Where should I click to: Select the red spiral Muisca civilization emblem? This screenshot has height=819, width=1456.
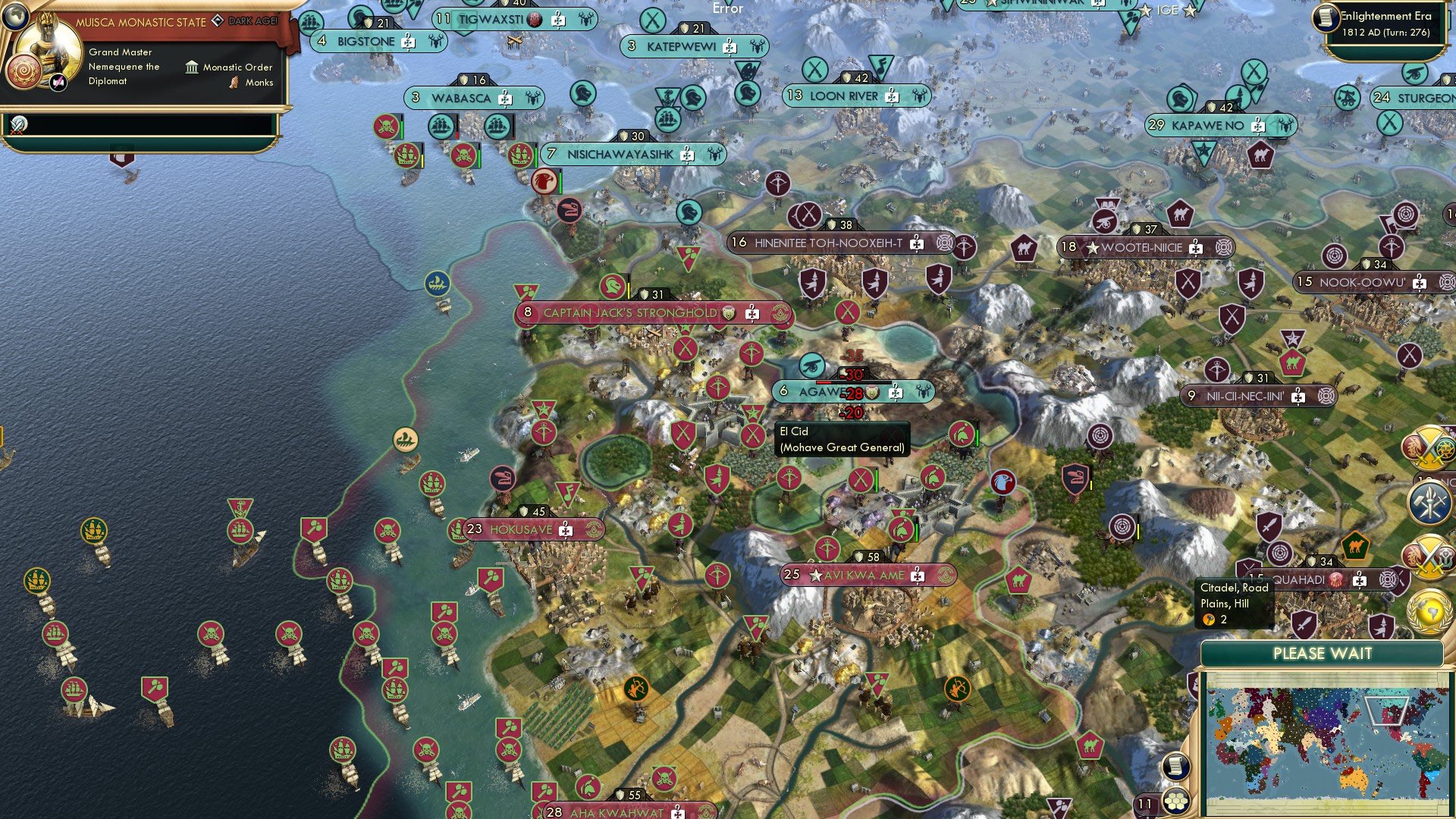coord(24,73)
